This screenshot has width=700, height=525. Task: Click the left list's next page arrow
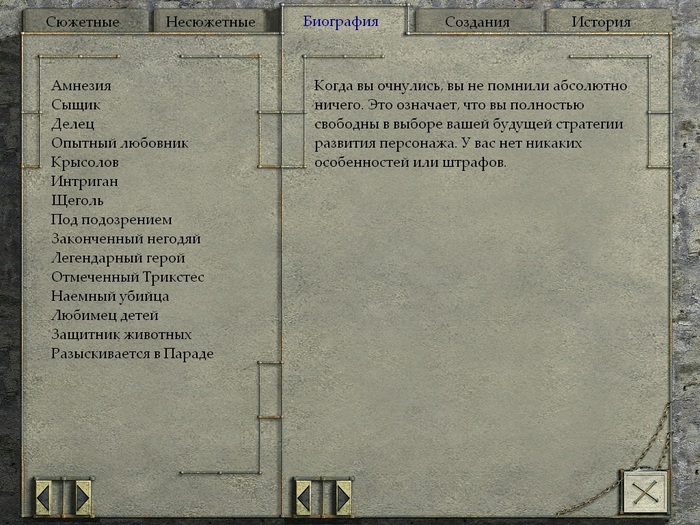tap(83, 494)
